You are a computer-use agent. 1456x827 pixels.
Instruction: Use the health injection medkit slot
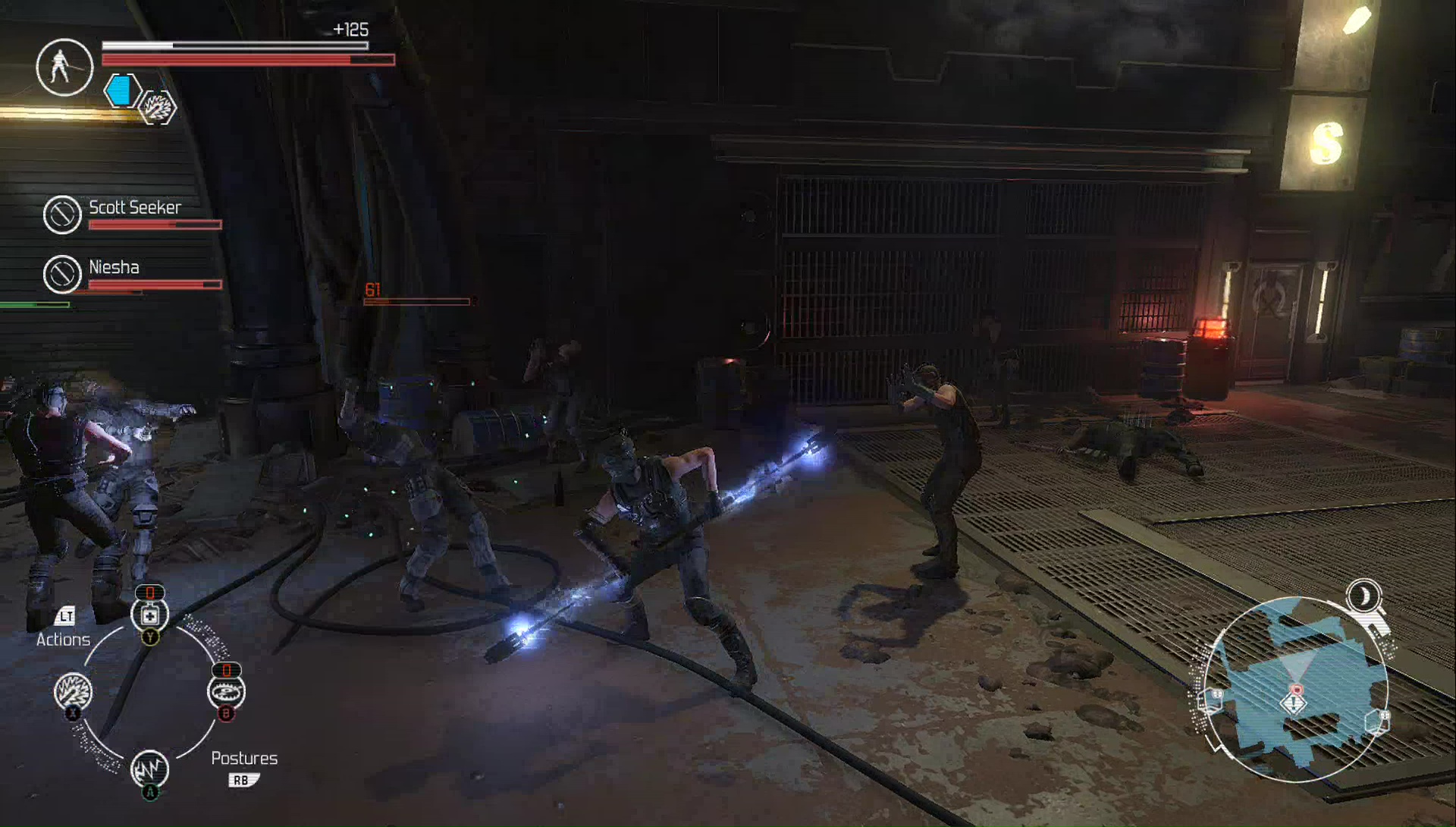point(149,615)
